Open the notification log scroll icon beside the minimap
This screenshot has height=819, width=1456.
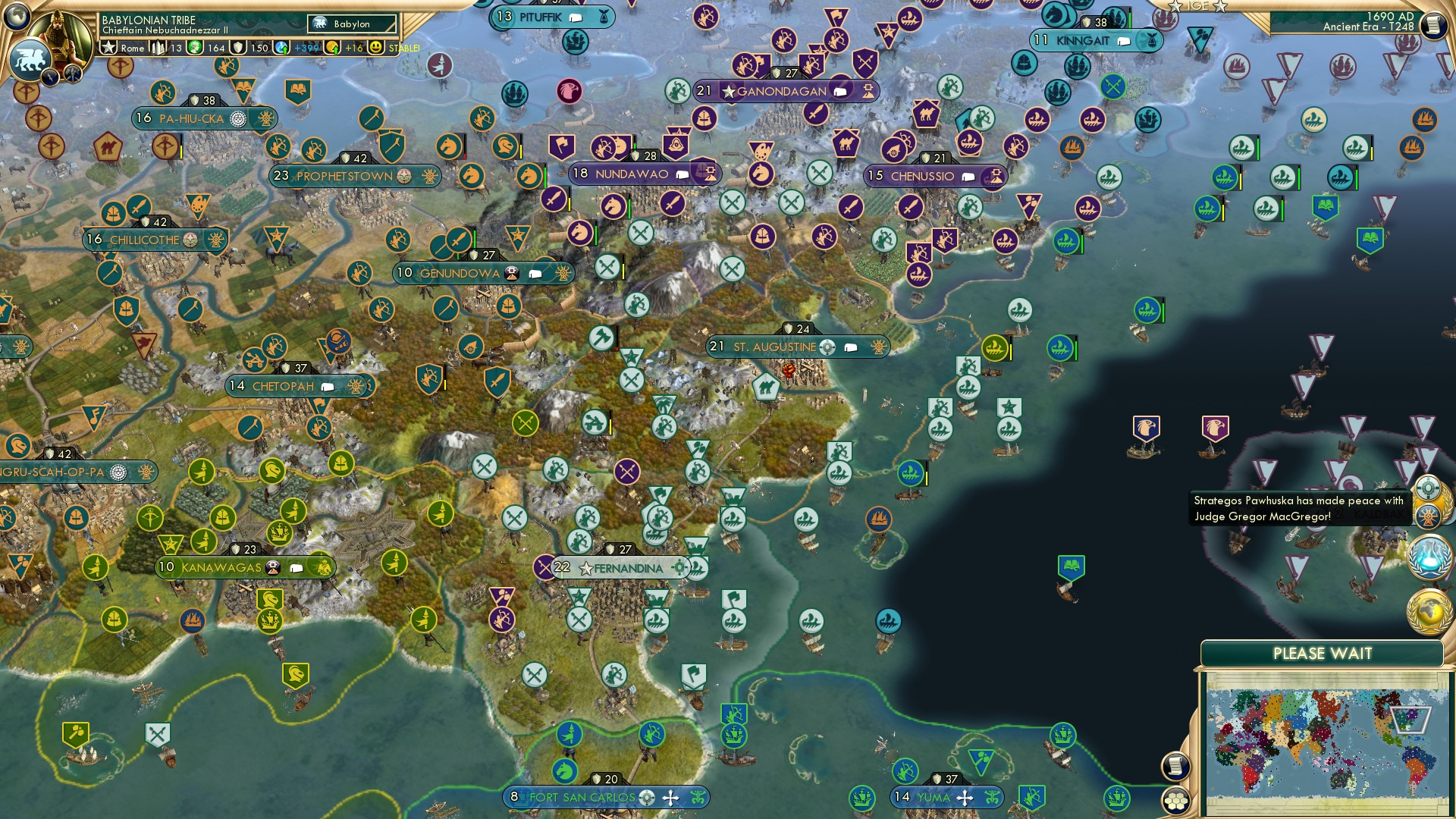pyautogui.click(x=1174, y=768)
